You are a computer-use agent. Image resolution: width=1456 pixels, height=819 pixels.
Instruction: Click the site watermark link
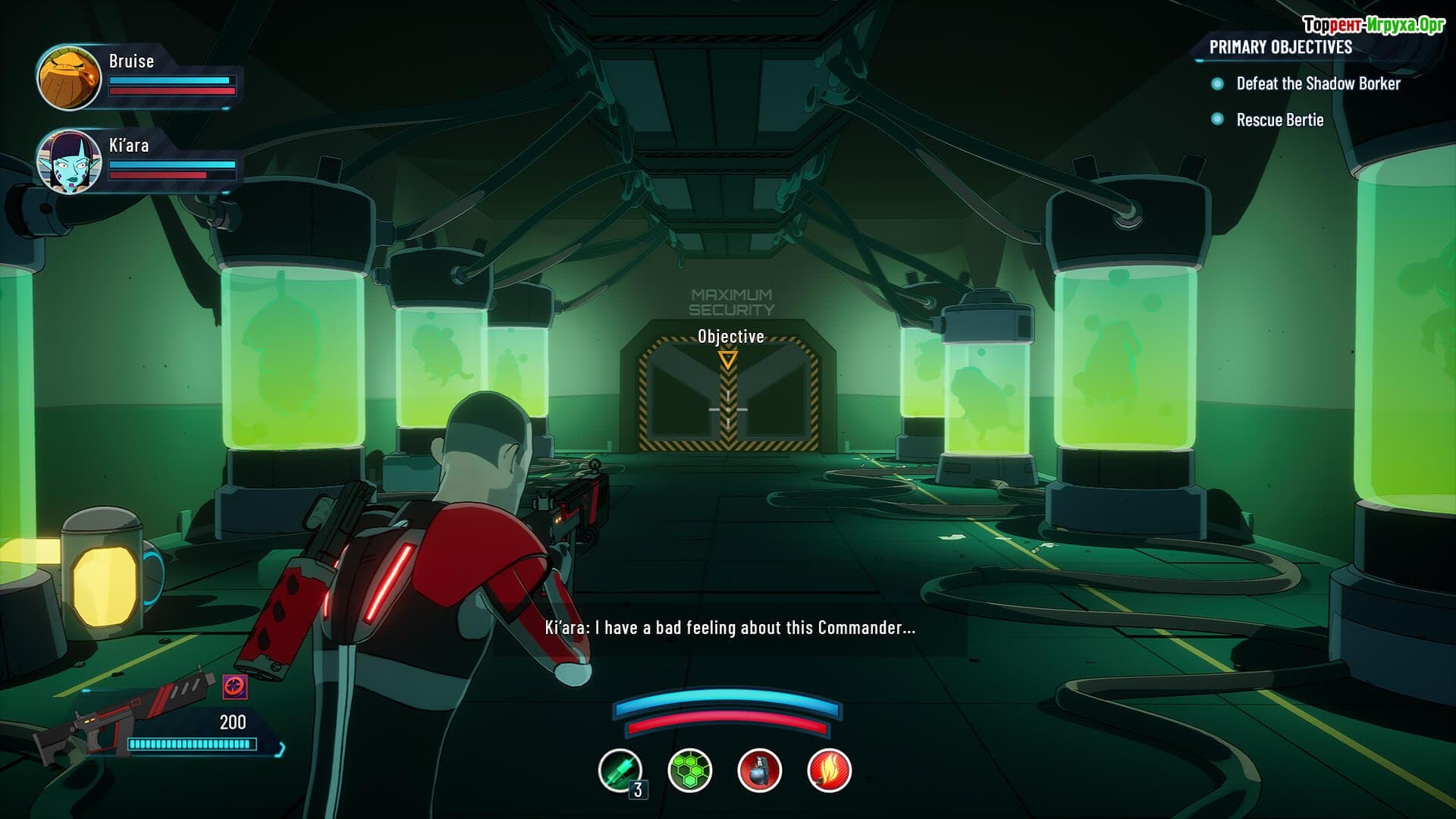(1373, 25)
